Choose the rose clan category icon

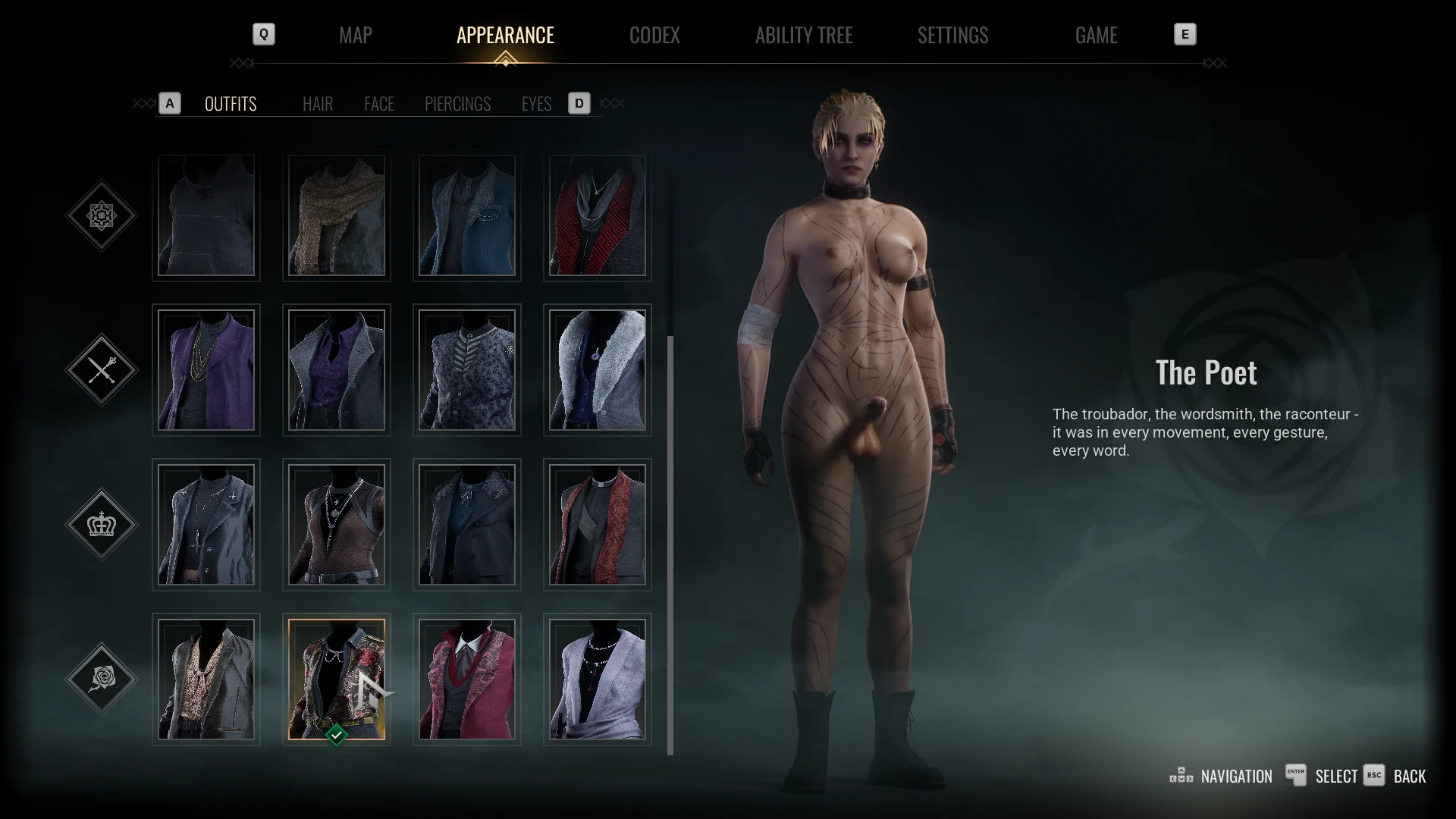coord(102,679)
